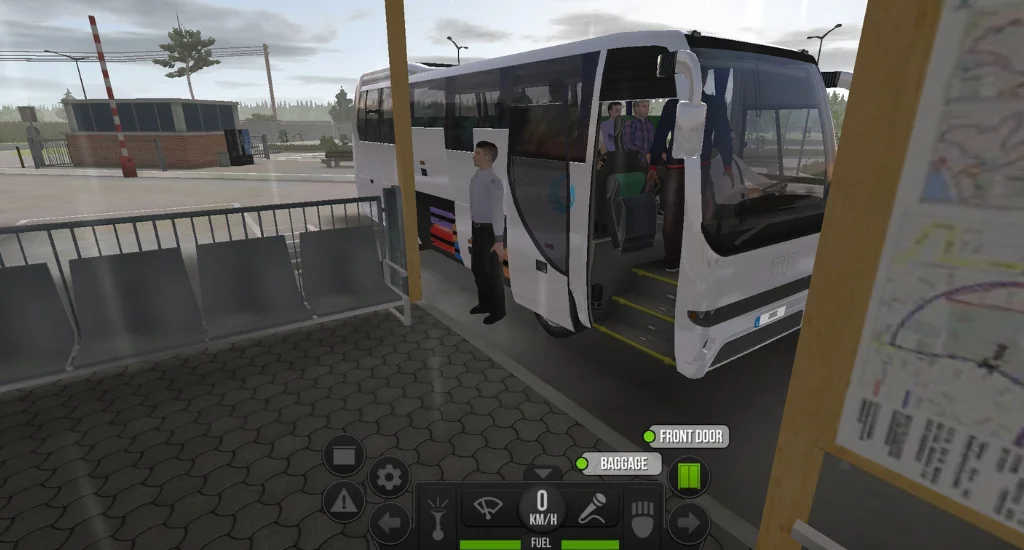Turn on the left arrow indicator
Screen dimensions: 1024x550
point(389,522)
